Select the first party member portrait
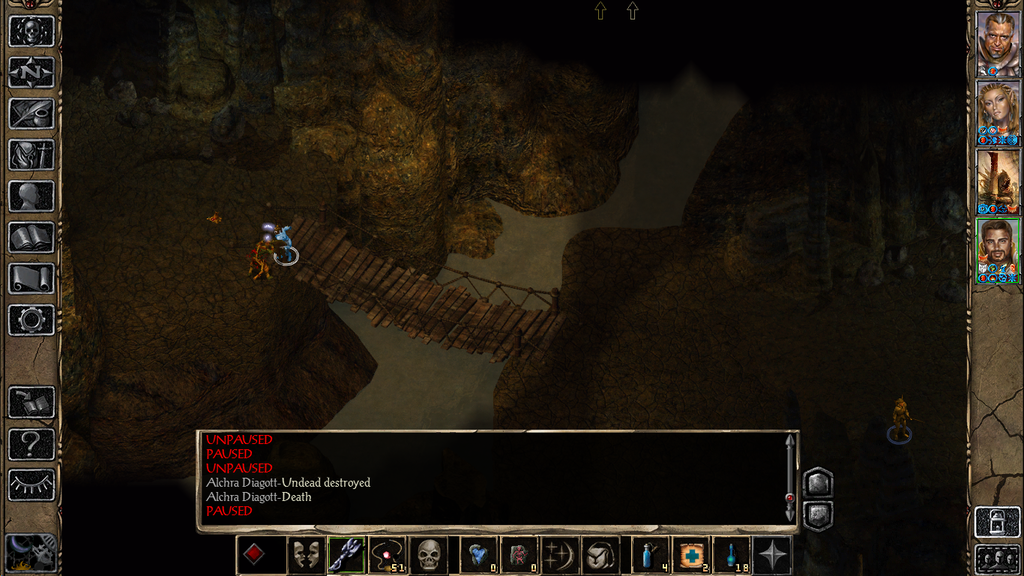1024x576 pixels. (997, 43)
